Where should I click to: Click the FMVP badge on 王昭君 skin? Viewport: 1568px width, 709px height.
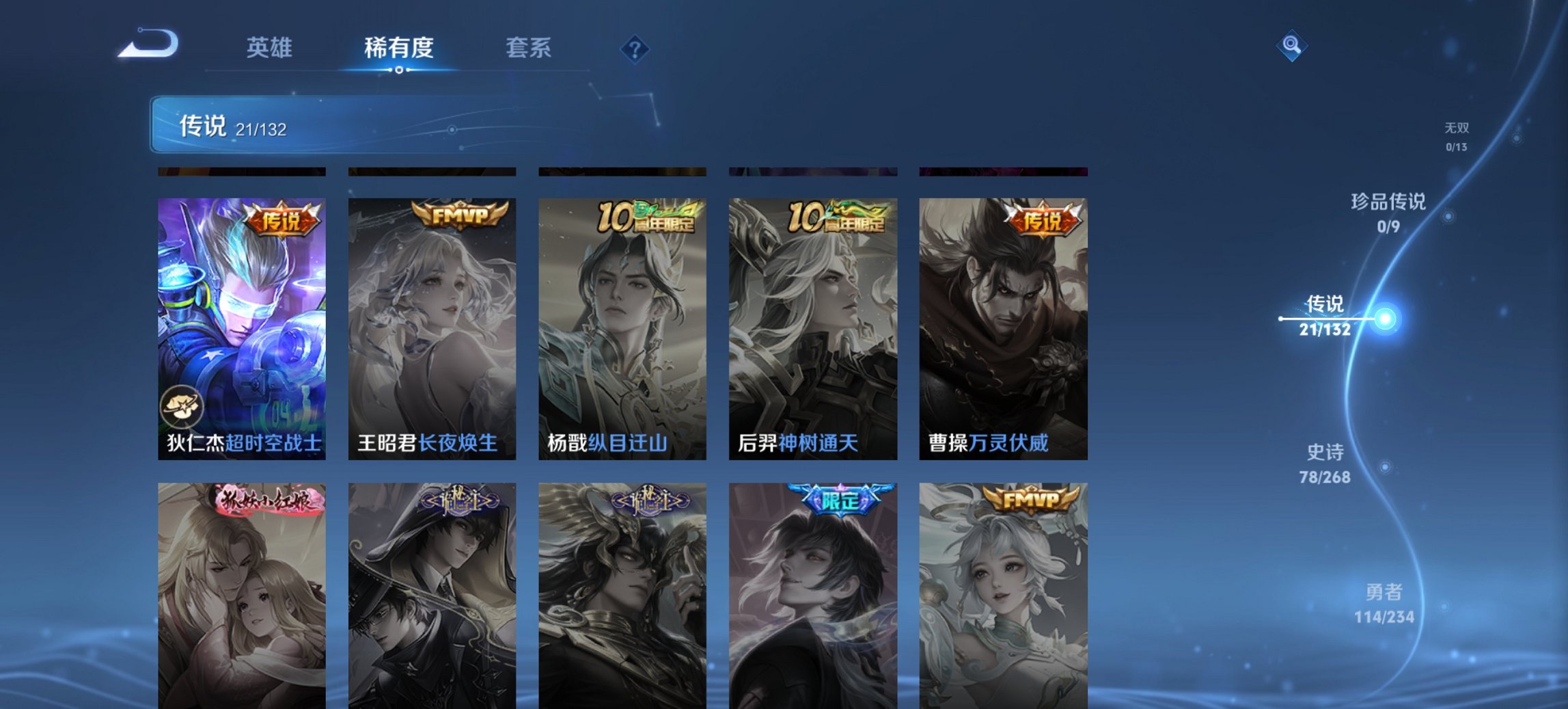click(456, 215)
